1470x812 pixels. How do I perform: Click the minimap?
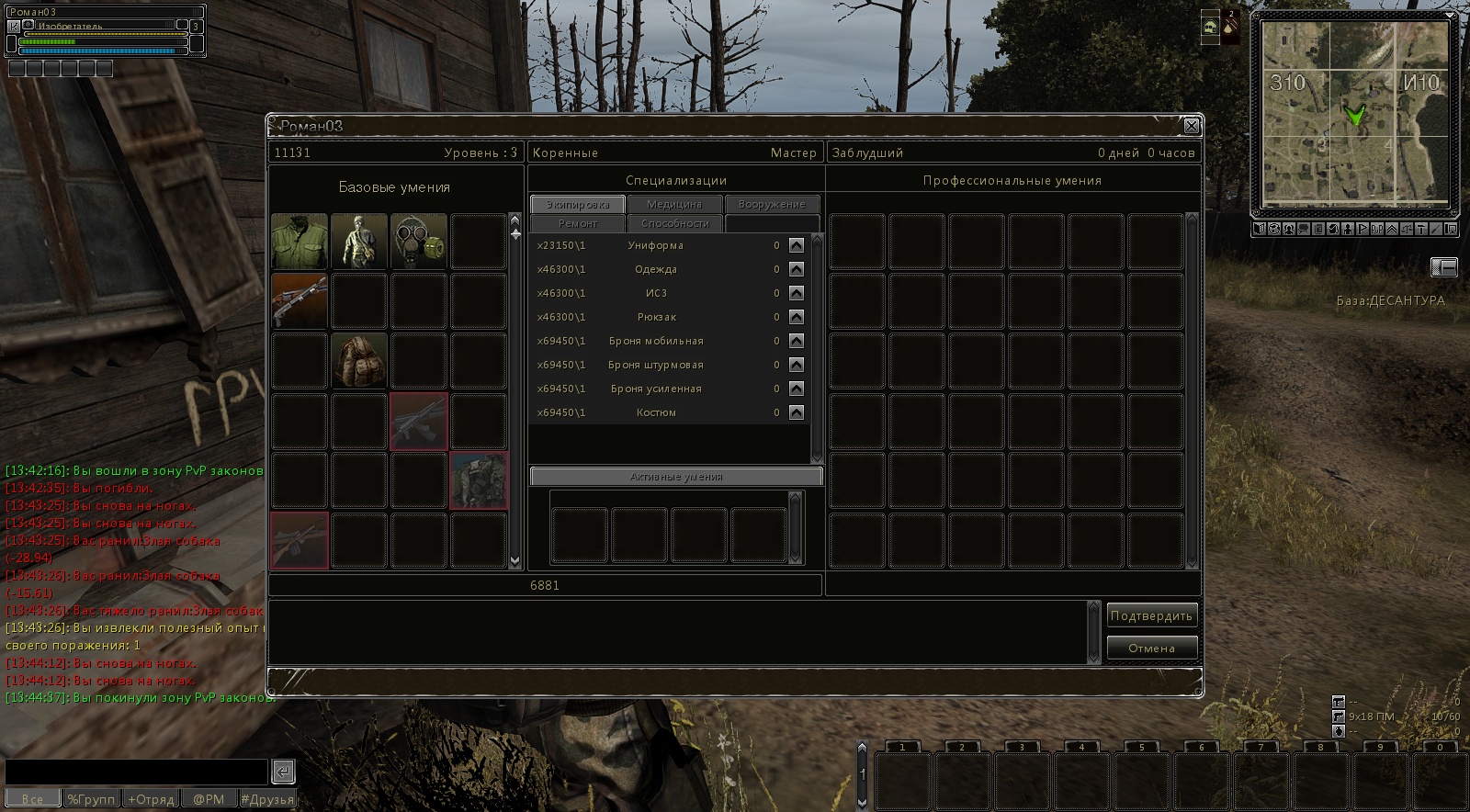click(1354, 115)
